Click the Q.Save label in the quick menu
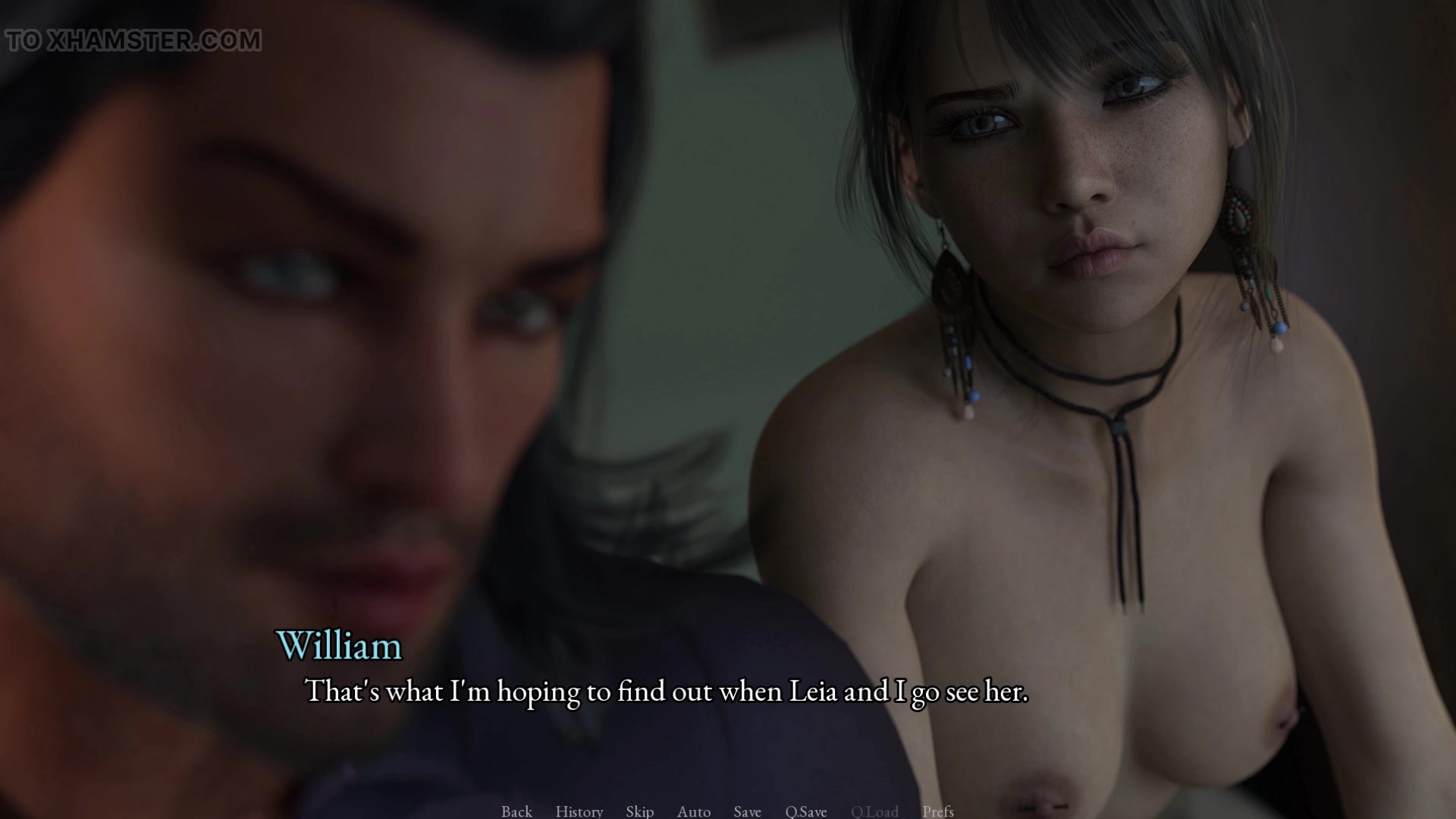 point(805,811)
